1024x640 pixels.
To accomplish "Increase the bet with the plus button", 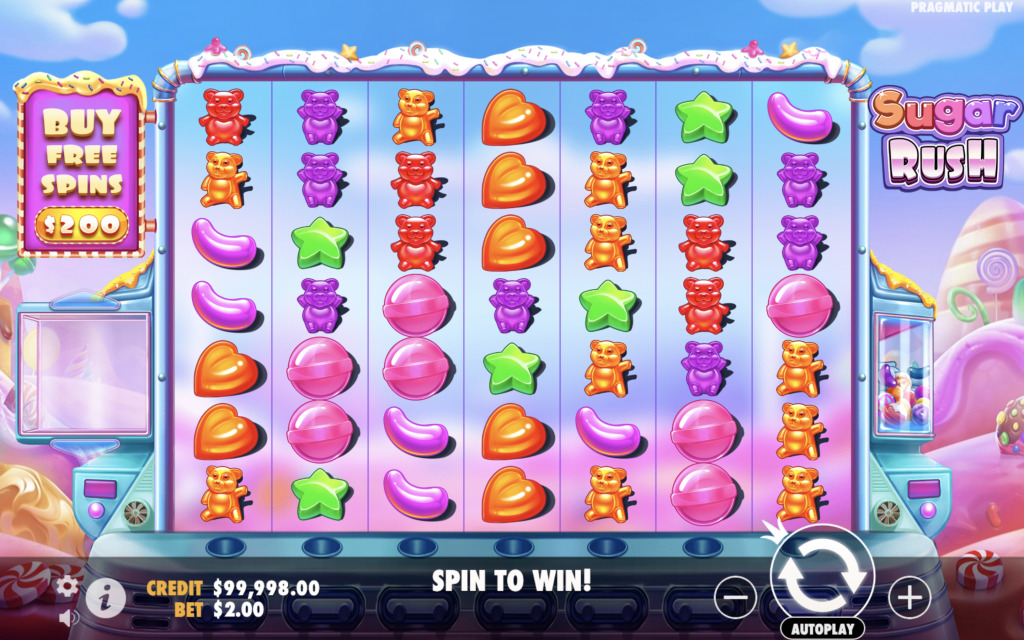I will point(908,598).
